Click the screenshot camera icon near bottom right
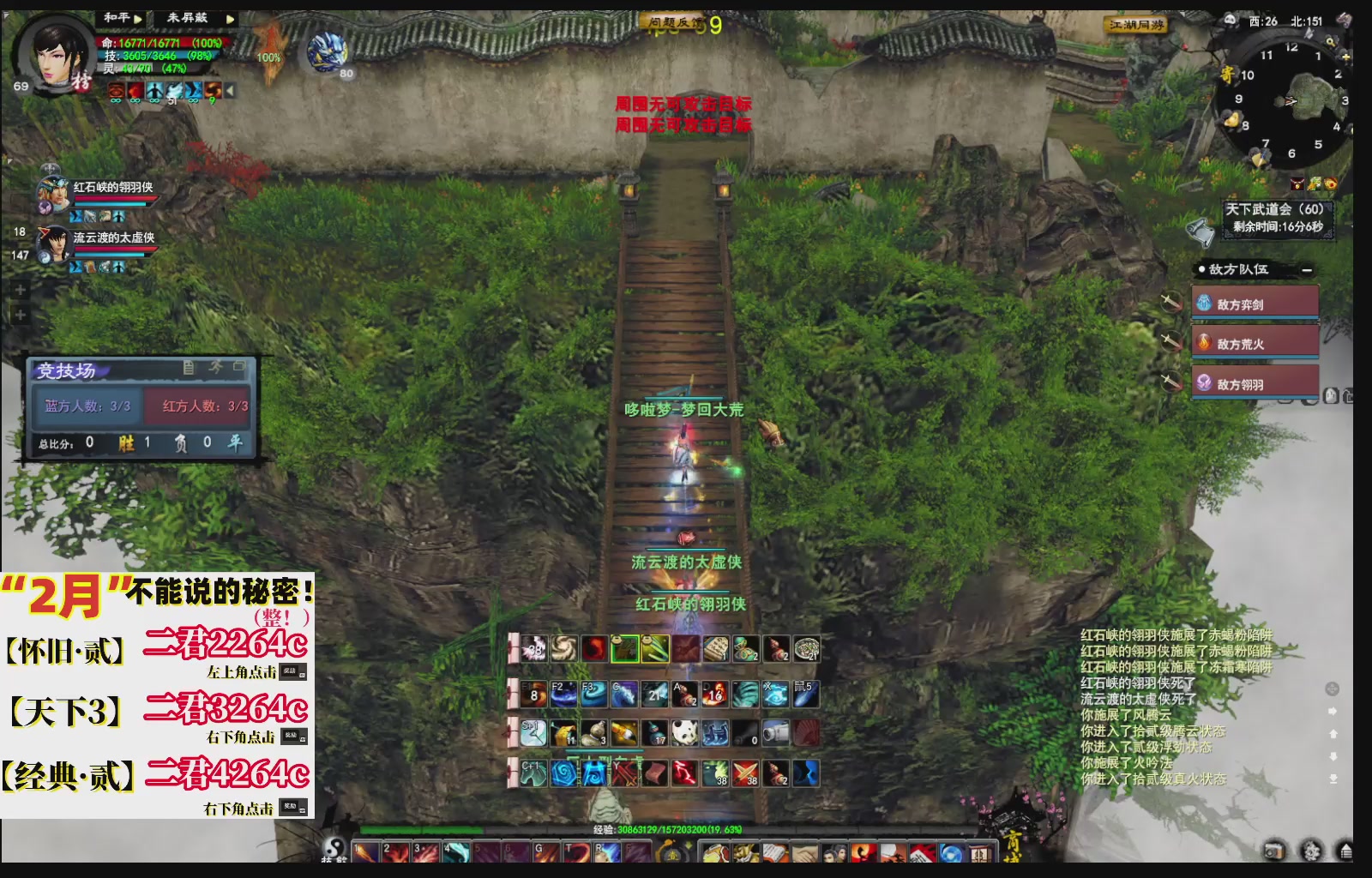 [1275, 851]
